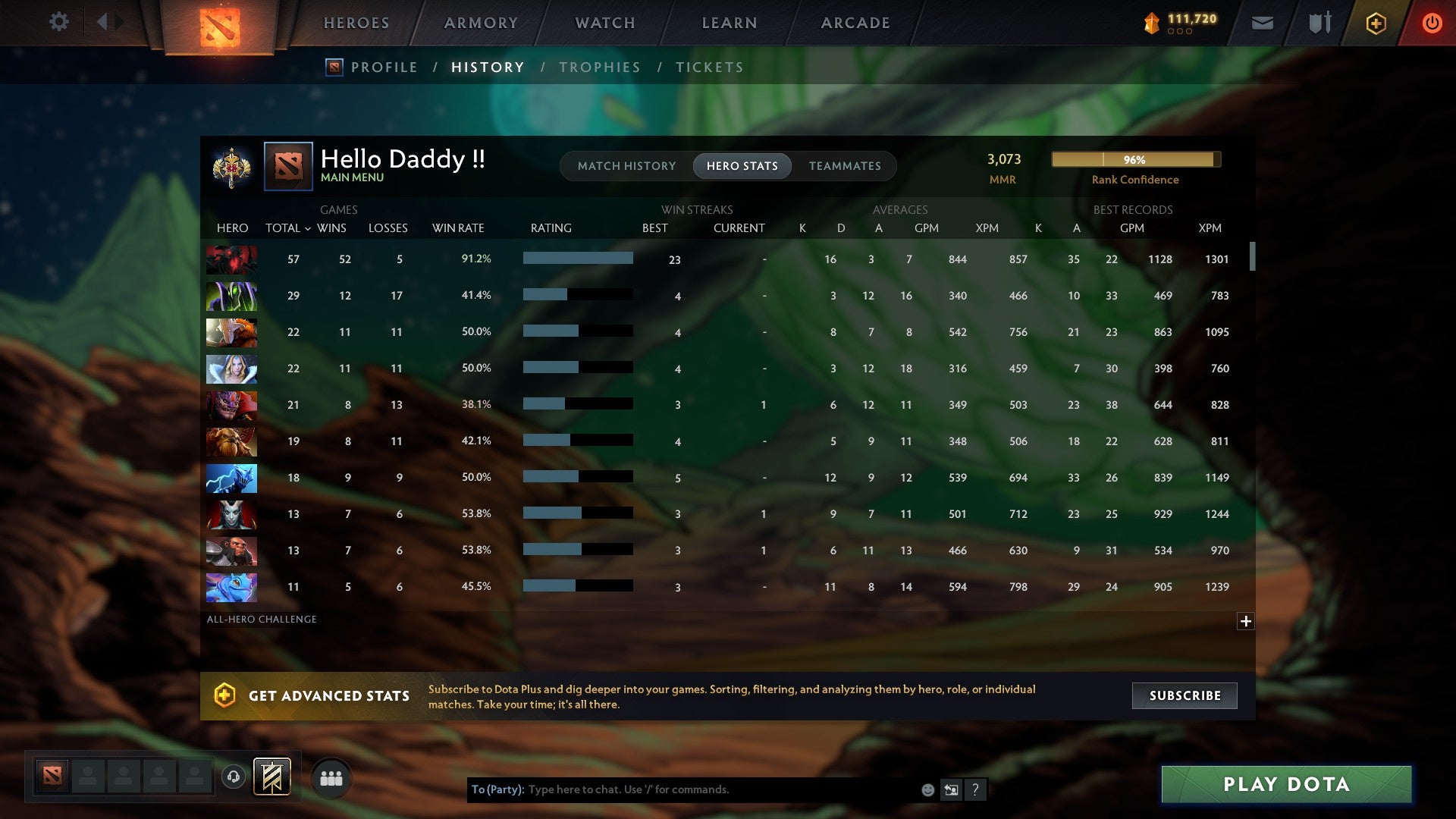Expand the All-Hero Challenge section
The height and width of the screenshot is (819, 1456).
pyautogui.click(x=1247, y=621)
